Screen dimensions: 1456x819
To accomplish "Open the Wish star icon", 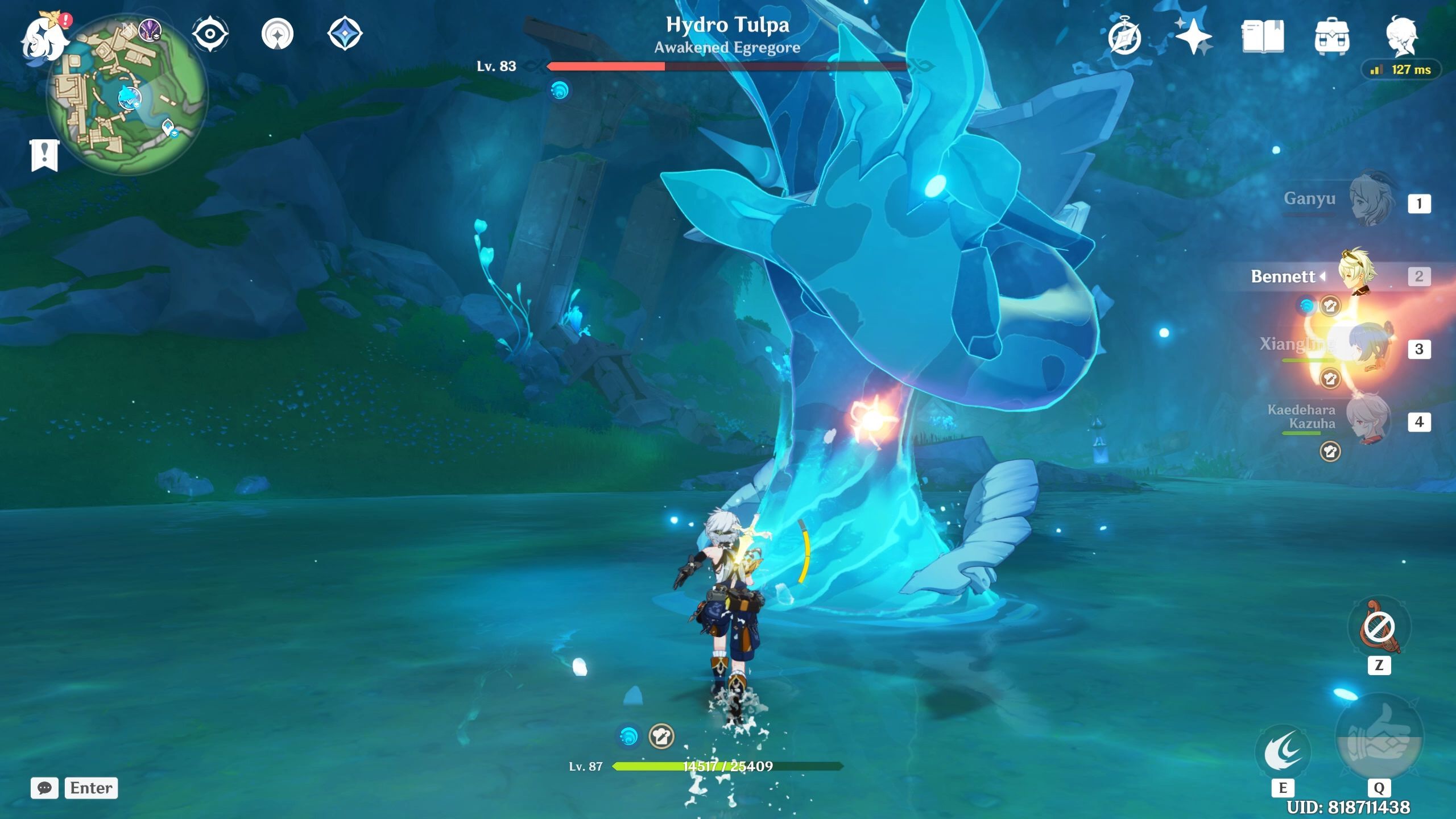I will point(1193,36).
